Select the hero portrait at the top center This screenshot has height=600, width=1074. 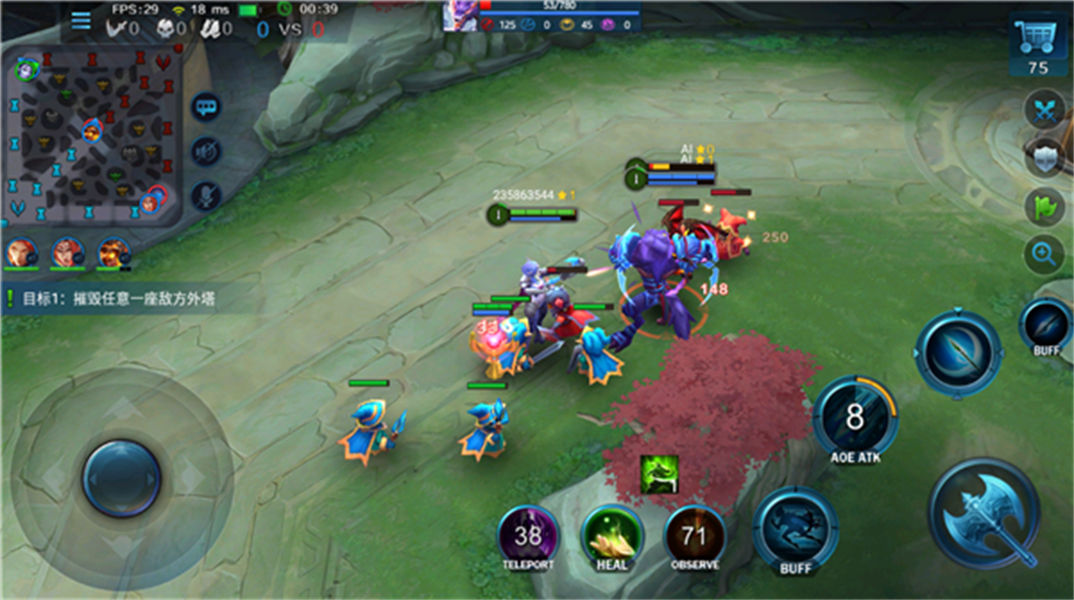pos(460,17)
